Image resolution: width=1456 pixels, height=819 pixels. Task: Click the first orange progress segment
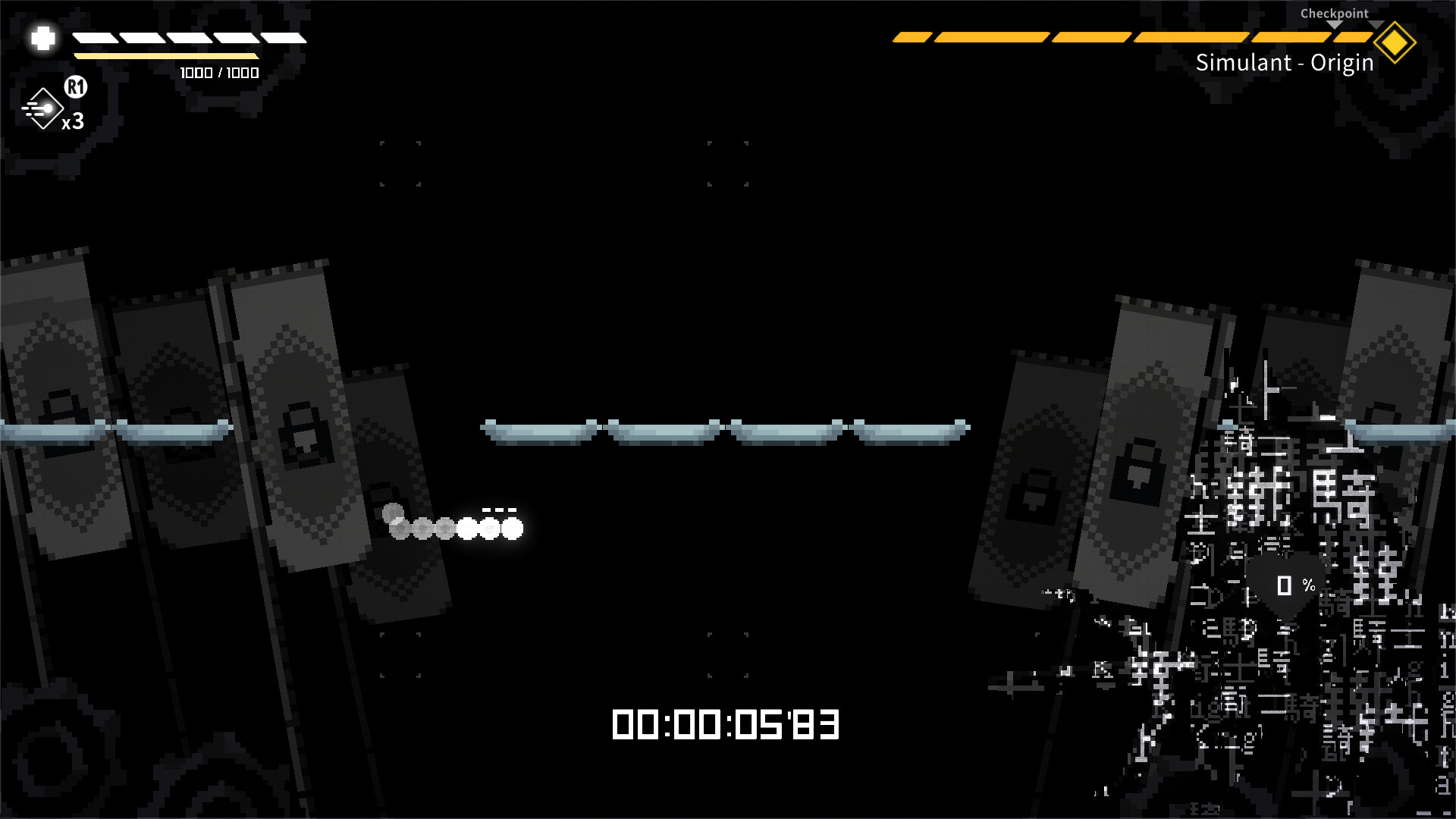[x=914, y=36]
